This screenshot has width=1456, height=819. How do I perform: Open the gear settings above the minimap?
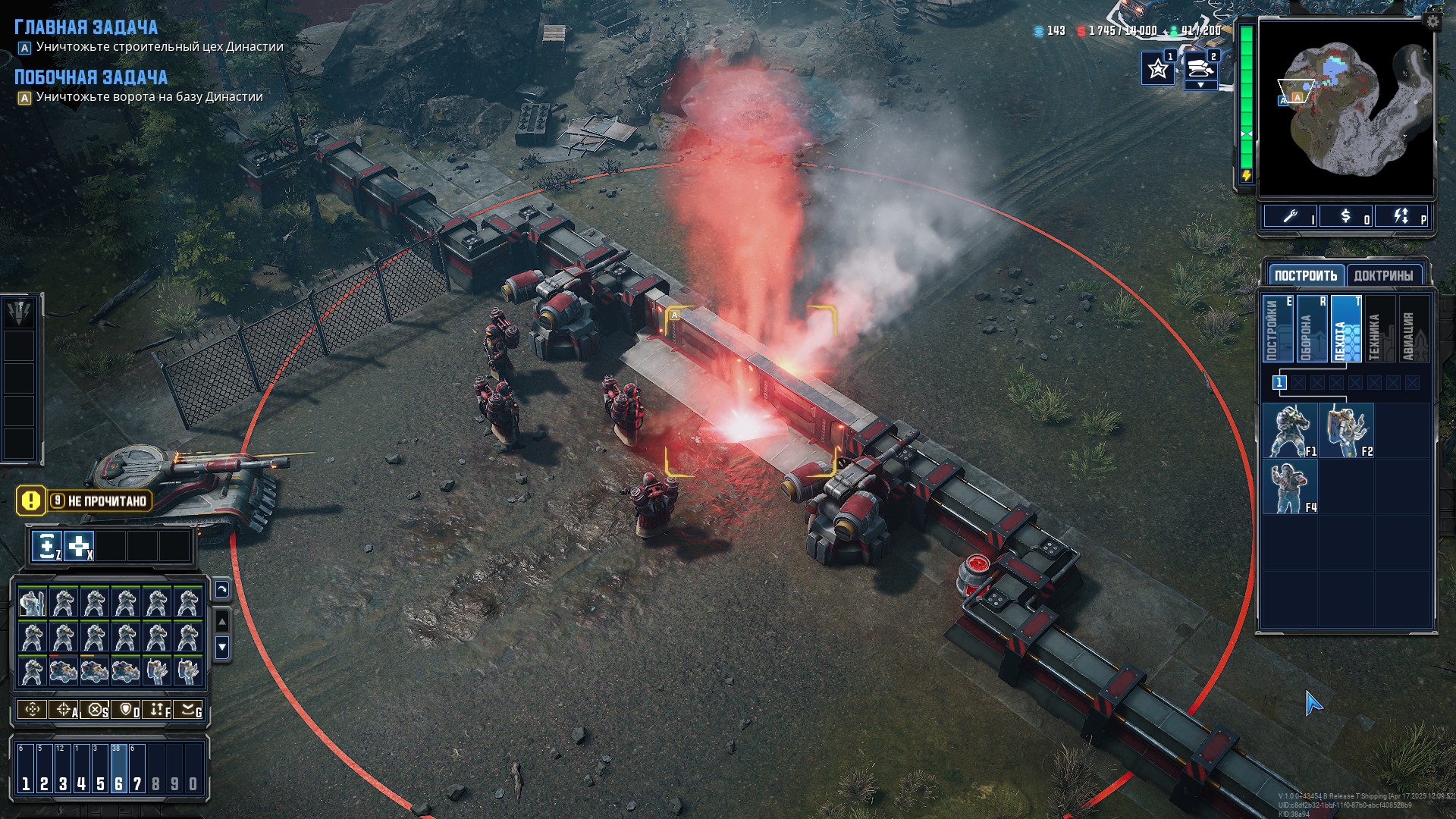tap(1432, 21)
